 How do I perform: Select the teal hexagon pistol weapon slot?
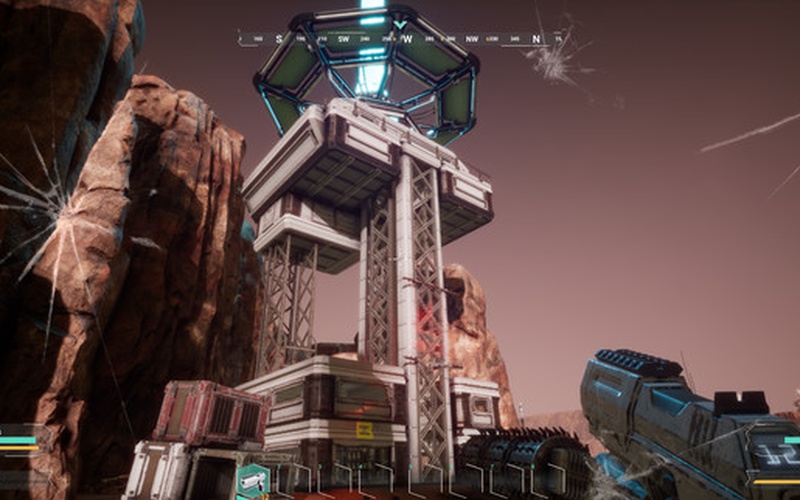[252, 482]
